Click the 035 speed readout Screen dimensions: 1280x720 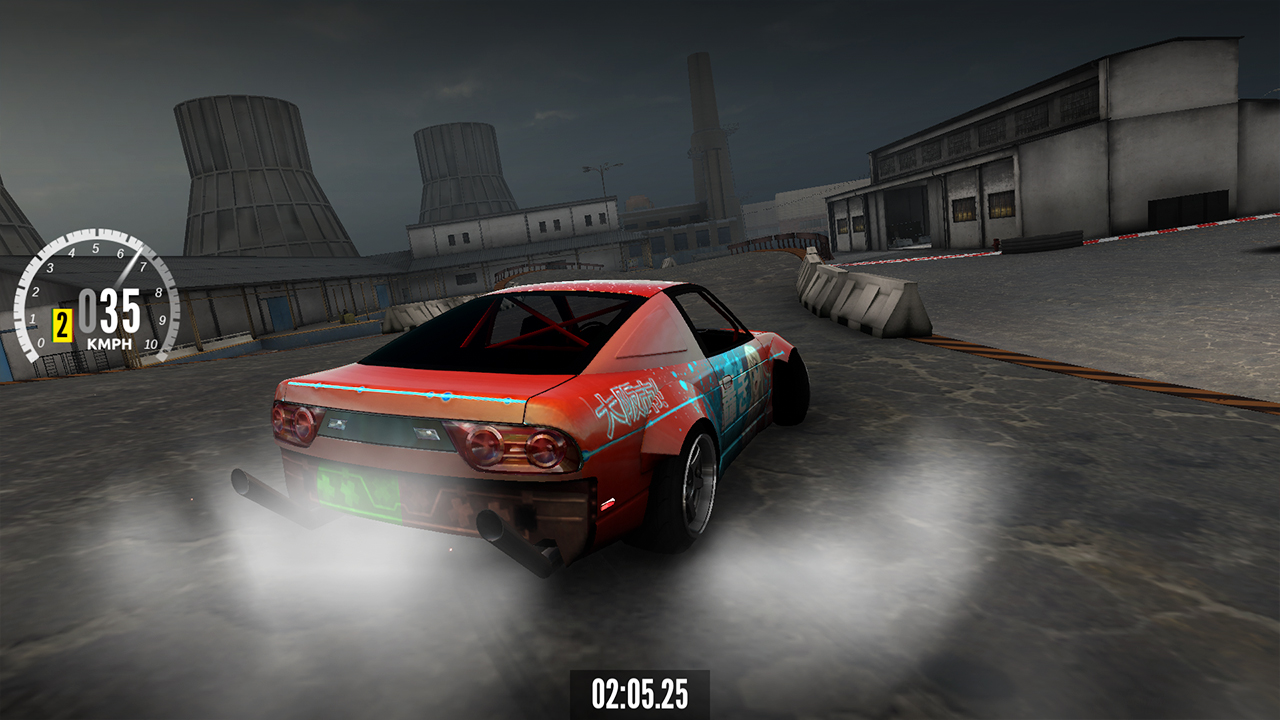pyautogui.click(x=112, y=308)
